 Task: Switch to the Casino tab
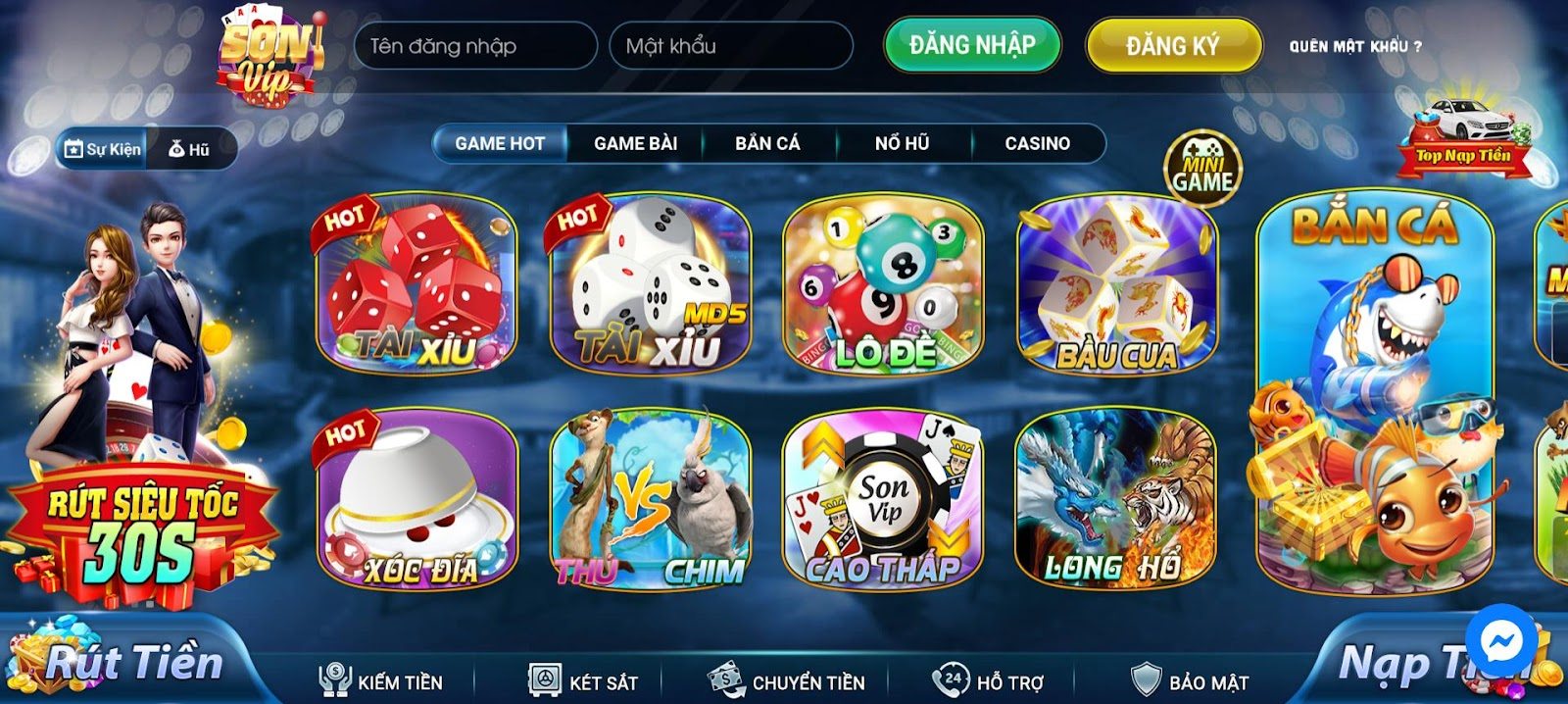pyautogui.click(x=1037, y=143)
